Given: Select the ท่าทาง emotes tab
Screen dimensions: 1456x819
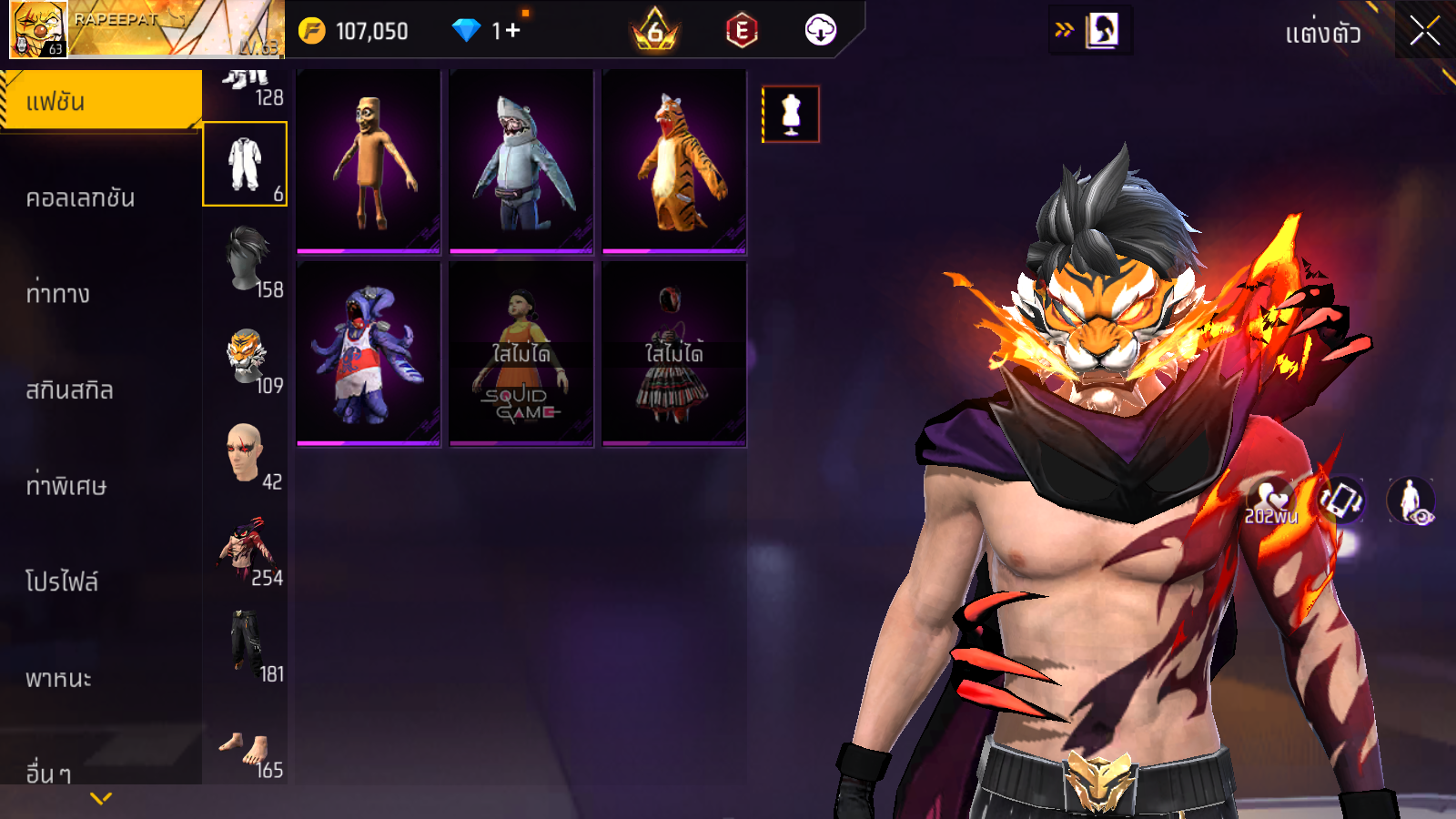Looking at the screenshot, I should (x=58, y=293).
